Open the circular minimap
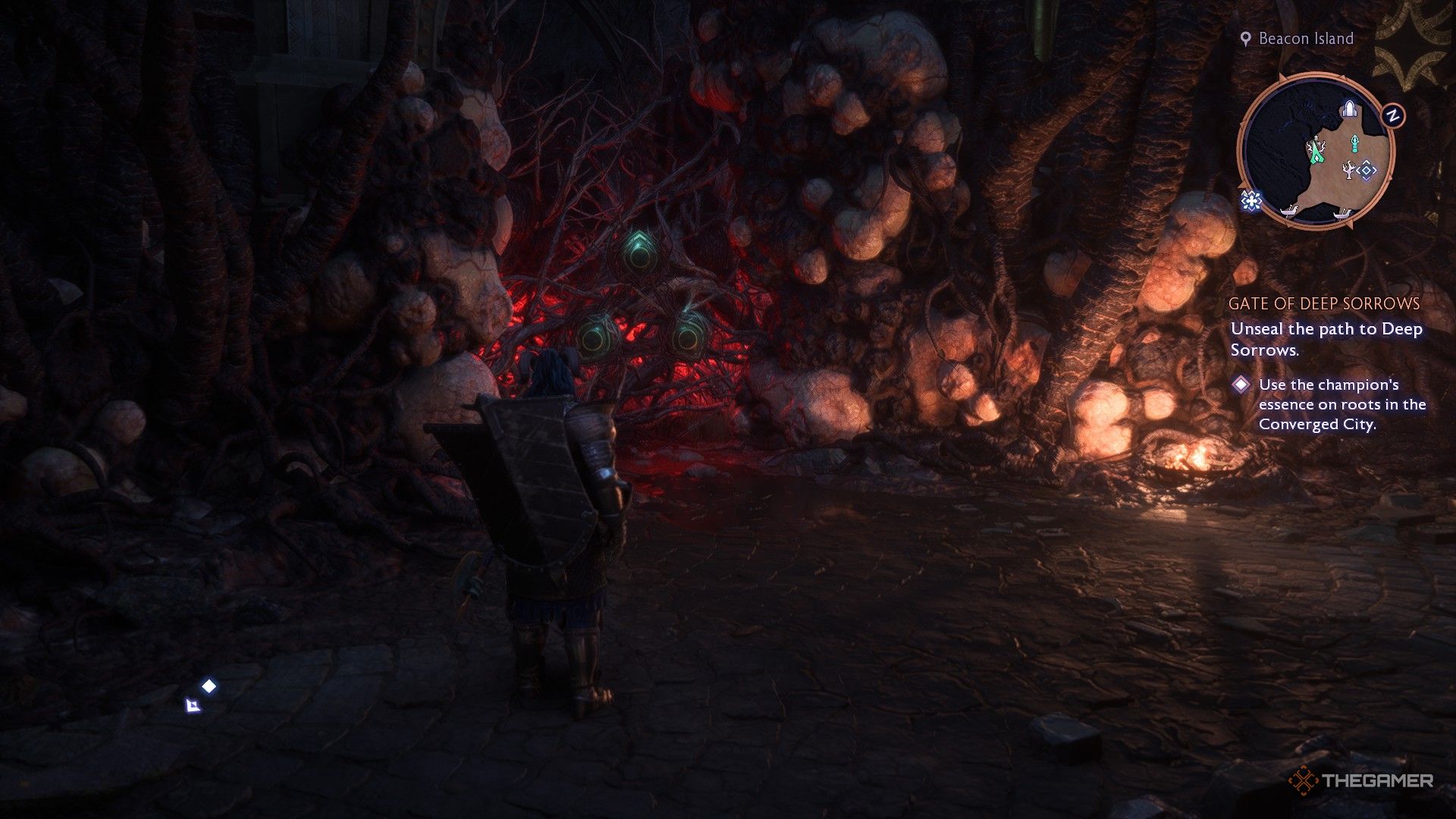 [x=1318, y=150]
